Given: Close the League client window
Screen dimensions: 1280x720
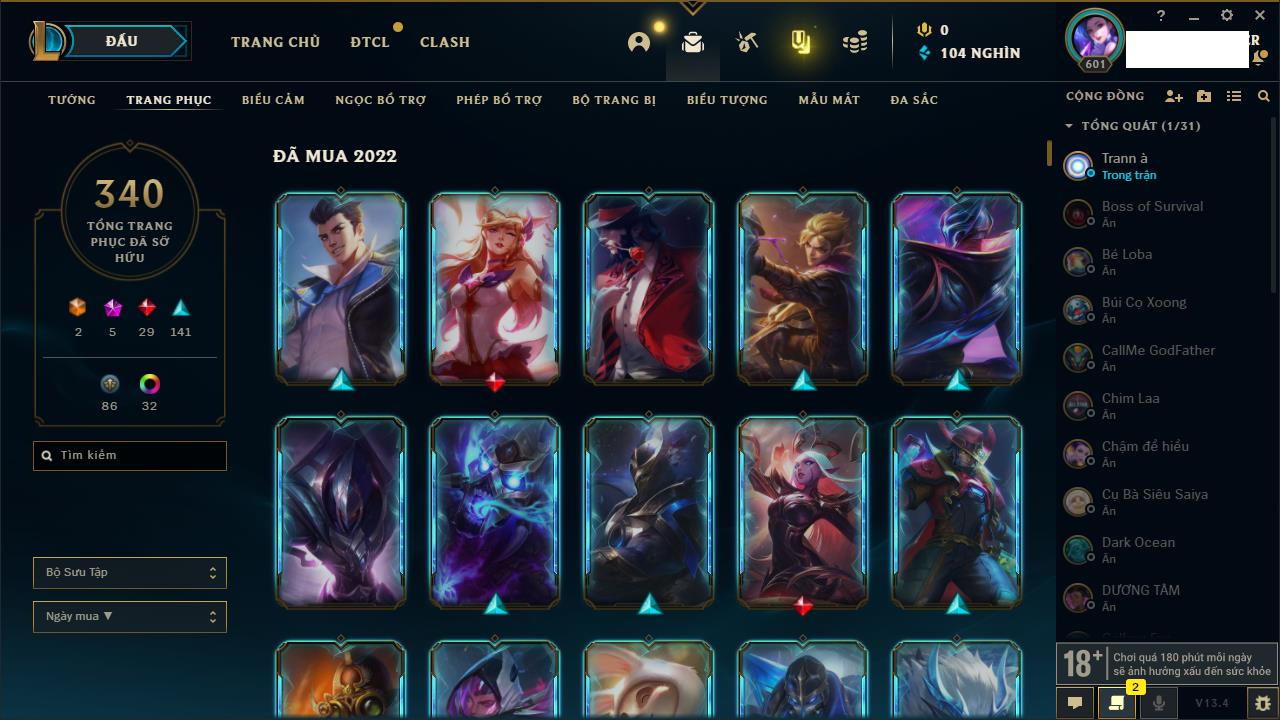Looking at the screenshot, I should click(1259, 16).
